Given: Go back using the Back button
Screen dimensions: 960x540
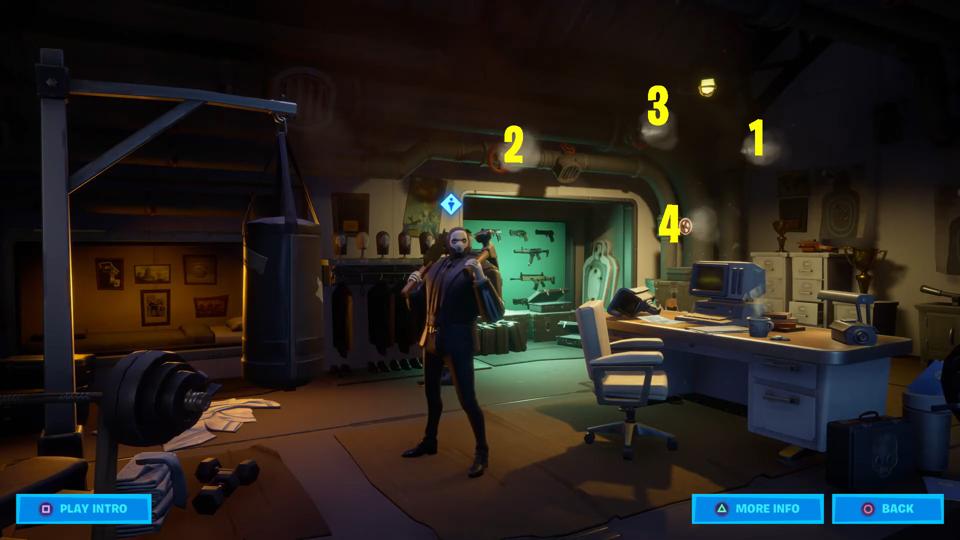Looking at the screenshot, I should click(887, 508).
